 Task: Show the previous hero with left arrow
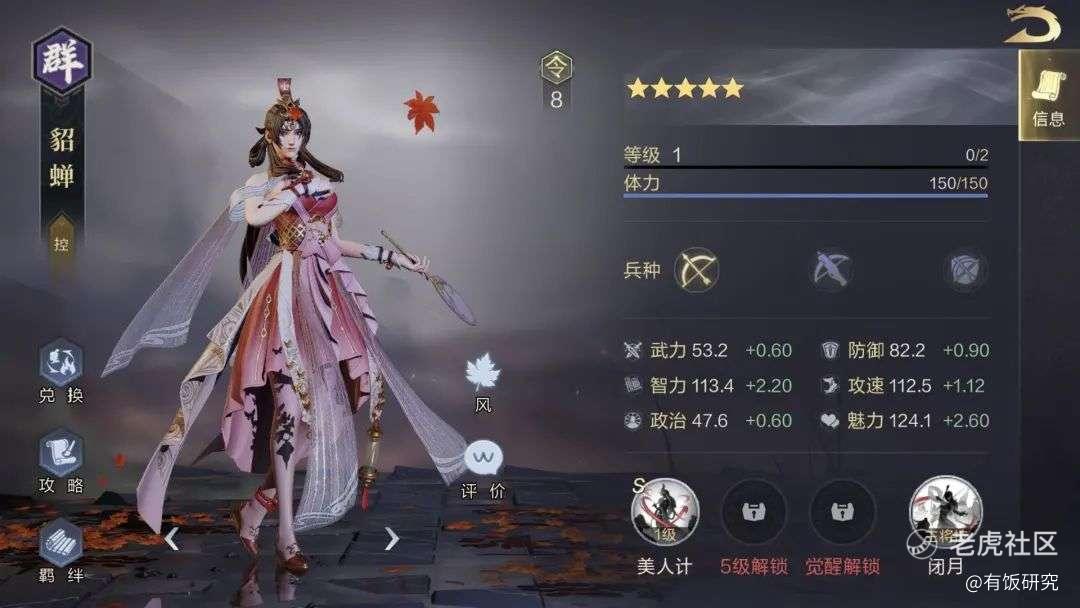tap(172, 539)
